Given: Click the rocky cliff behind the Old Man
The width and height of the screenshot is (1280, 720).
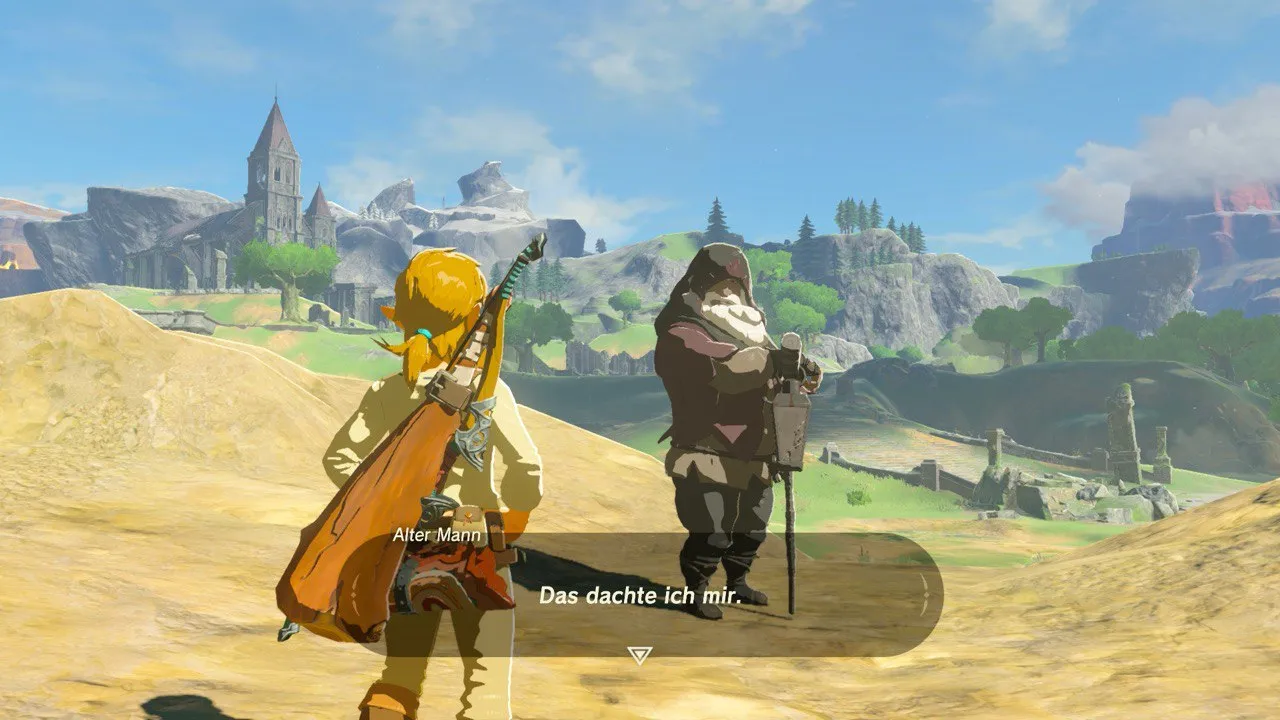Looking at the screenshot, I should point(900,300).
